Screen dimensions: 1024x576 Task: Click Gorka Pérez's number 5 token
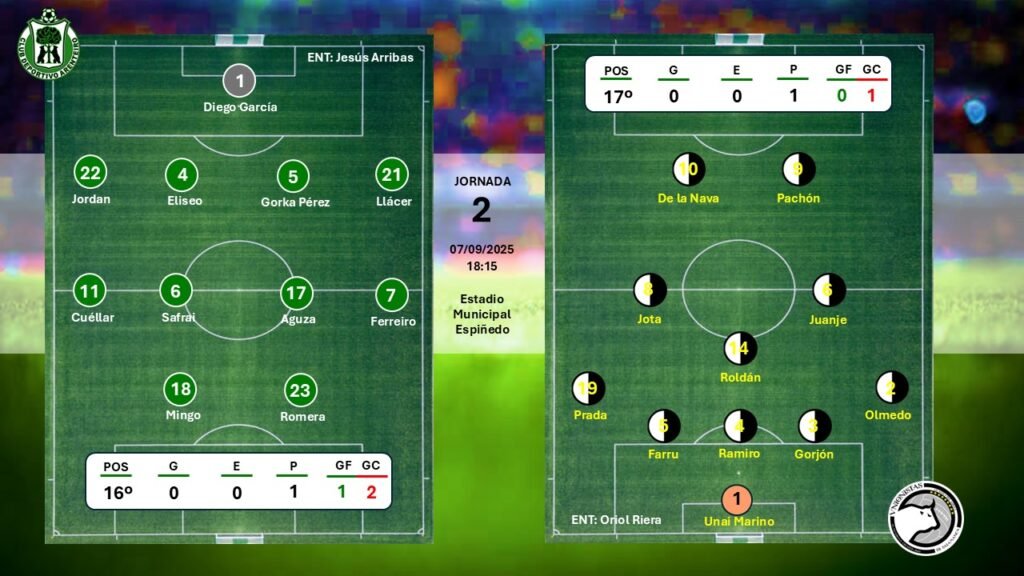point(293,177)
